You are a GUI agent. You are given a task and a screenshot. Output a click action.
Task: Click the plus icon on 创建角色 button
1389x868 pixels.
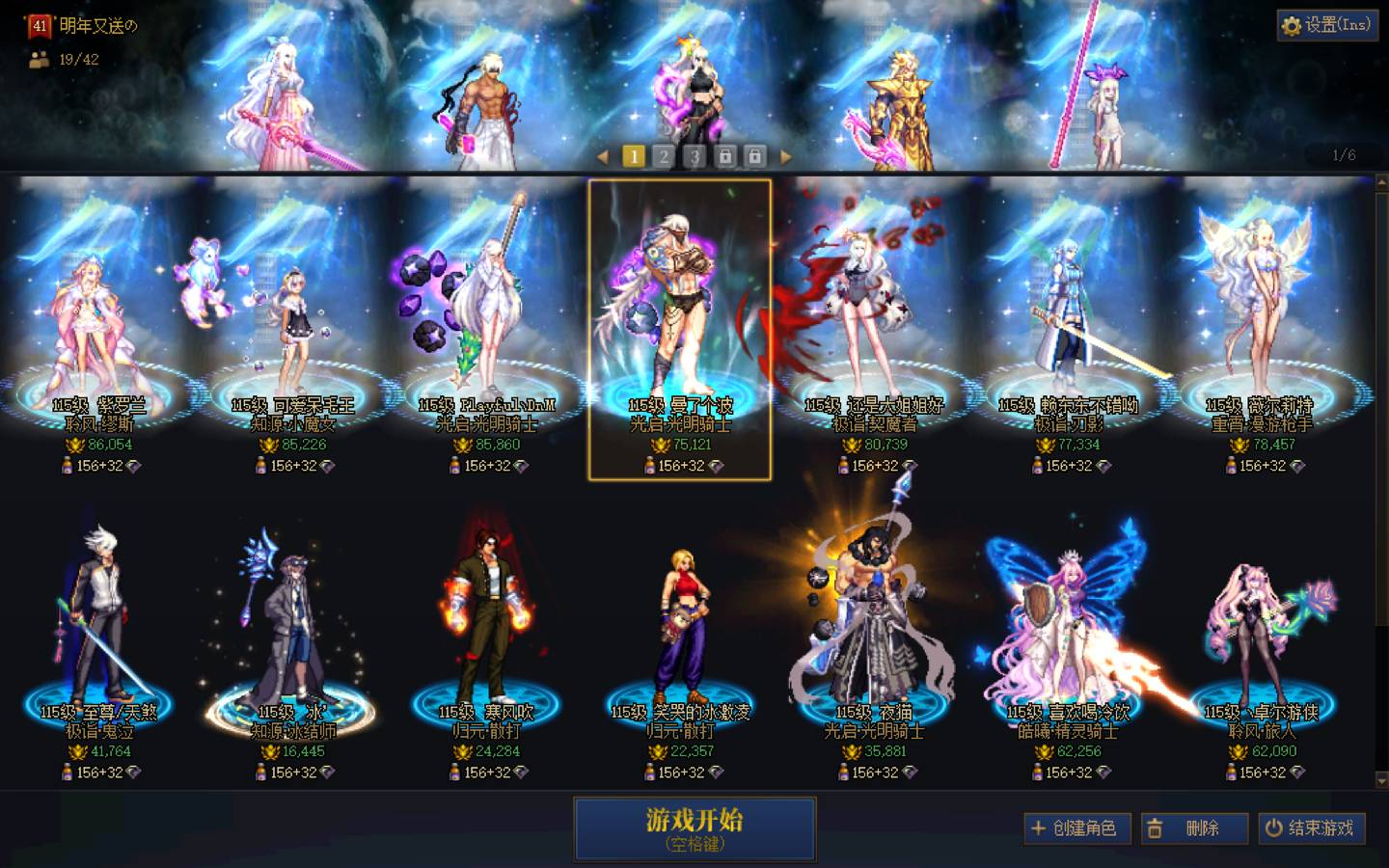[x=1039, y=827]
